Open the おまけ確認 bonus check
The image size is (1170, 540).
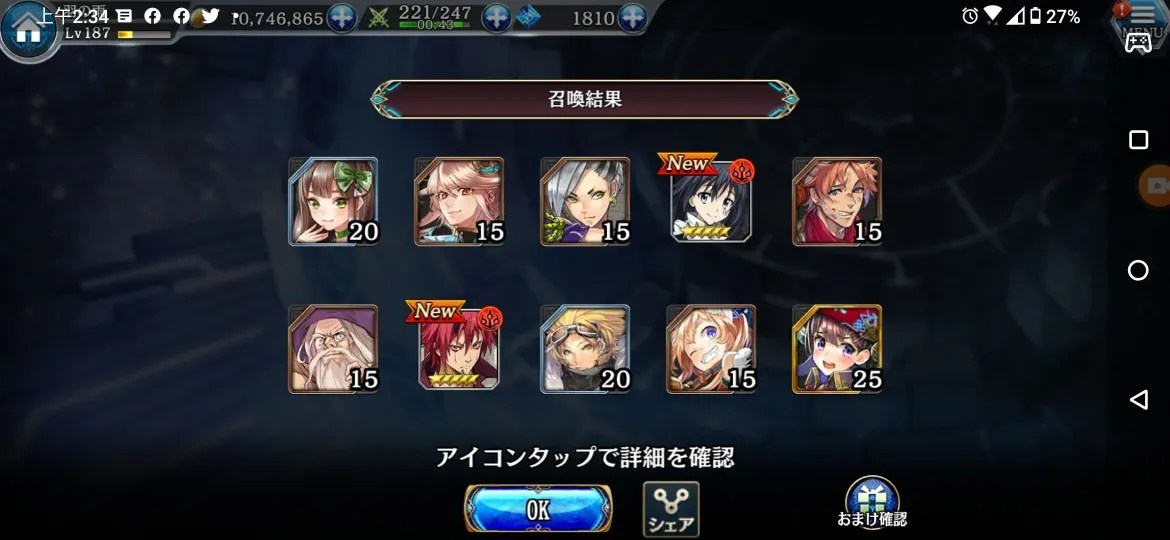coord(872,504)
